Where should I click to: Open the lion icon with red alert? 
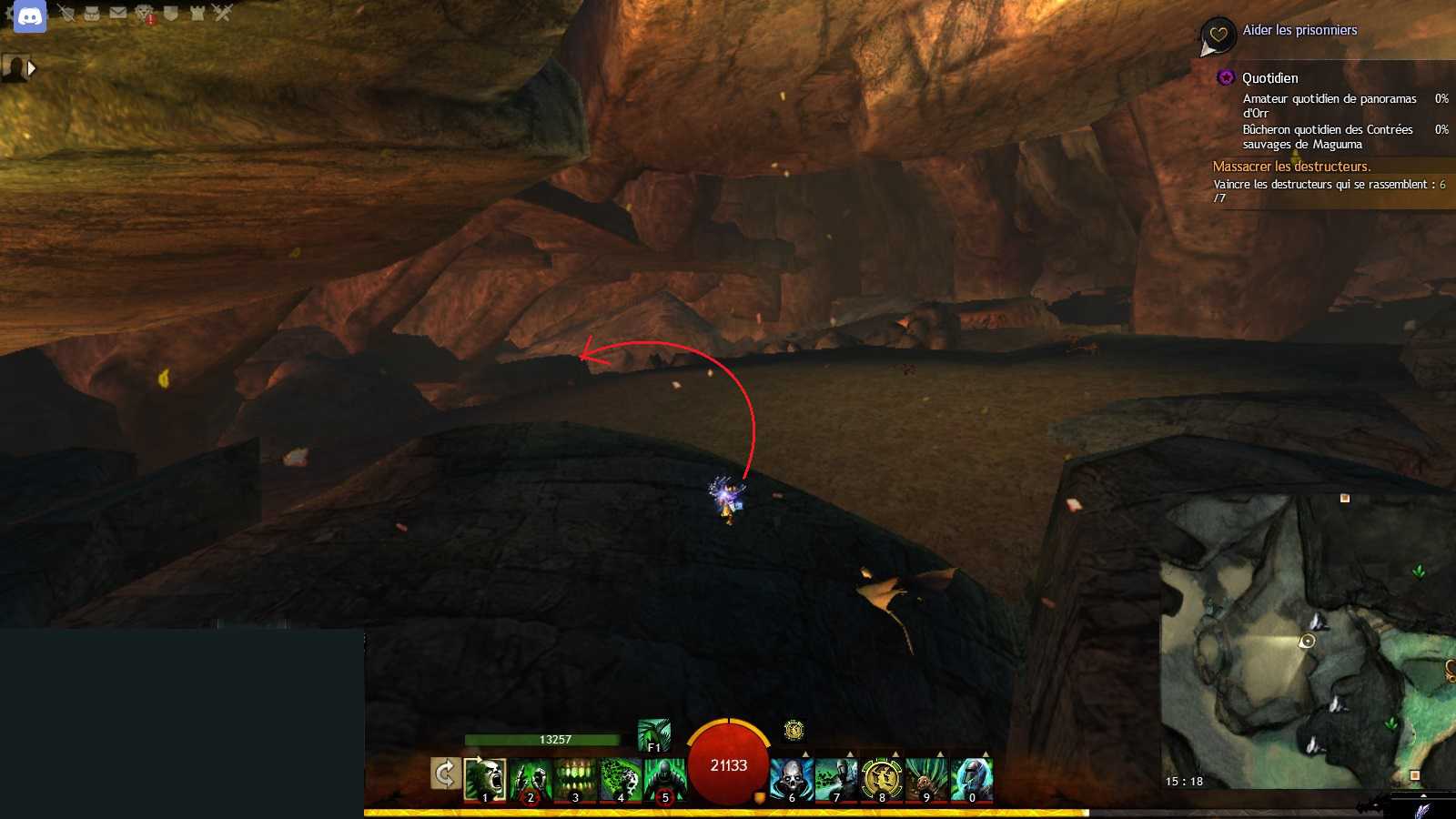point(145,14)
